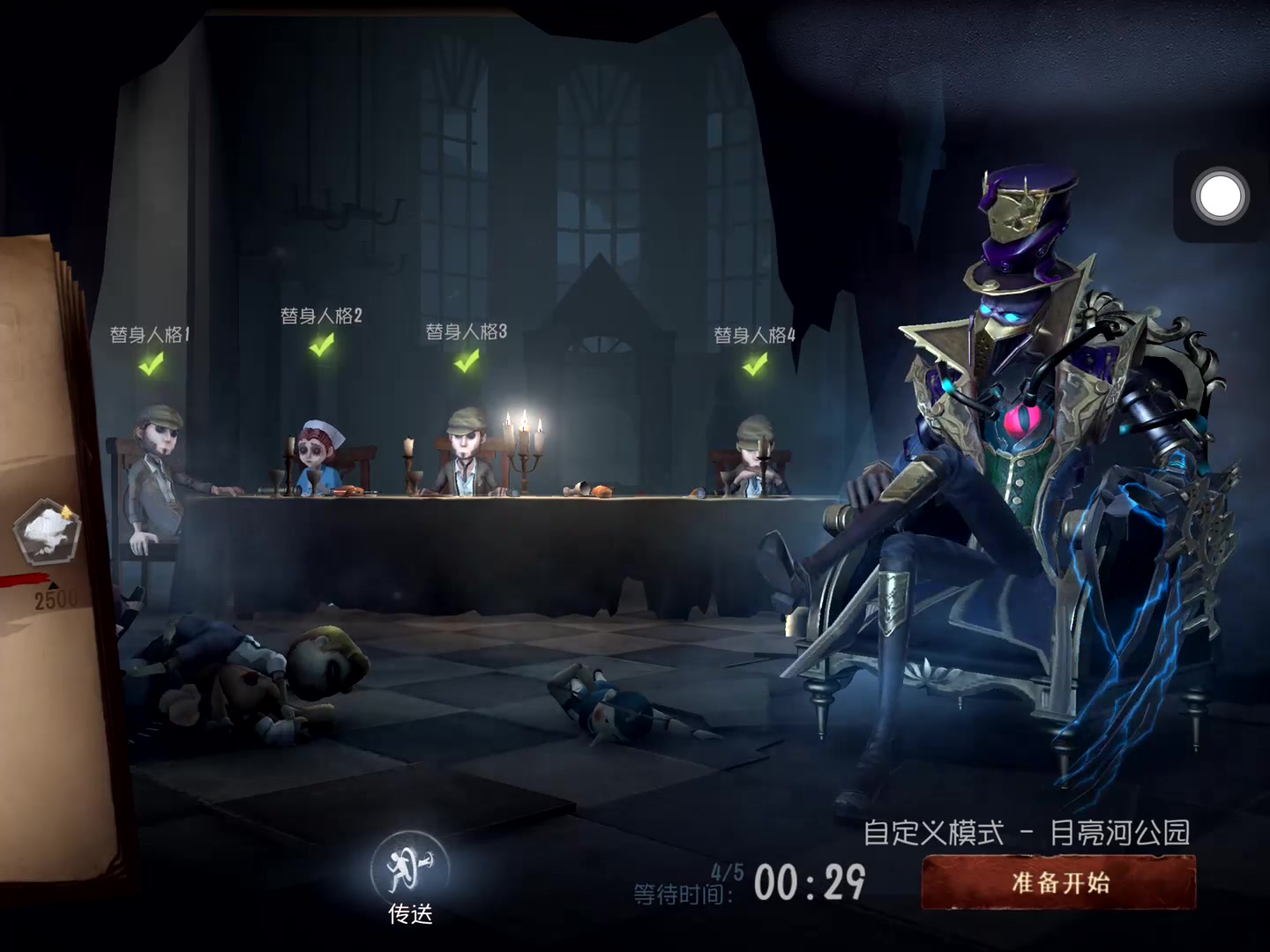Select the pentagon persona badge on notebook

click(x=47, y=532)
